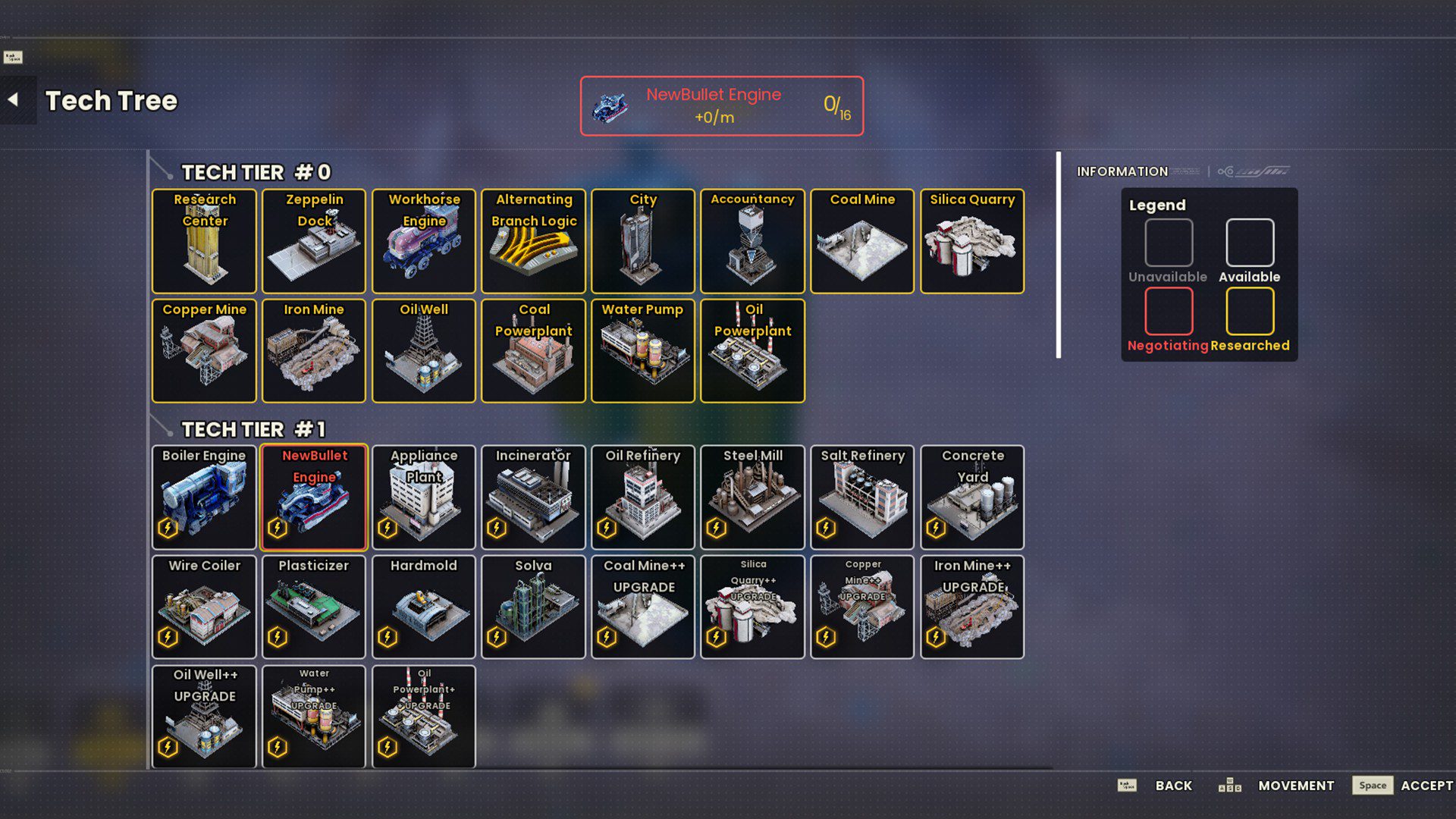Select the Plasticizer tech tile
This screenshot has width=1456, height=819.
coord(314,607)
